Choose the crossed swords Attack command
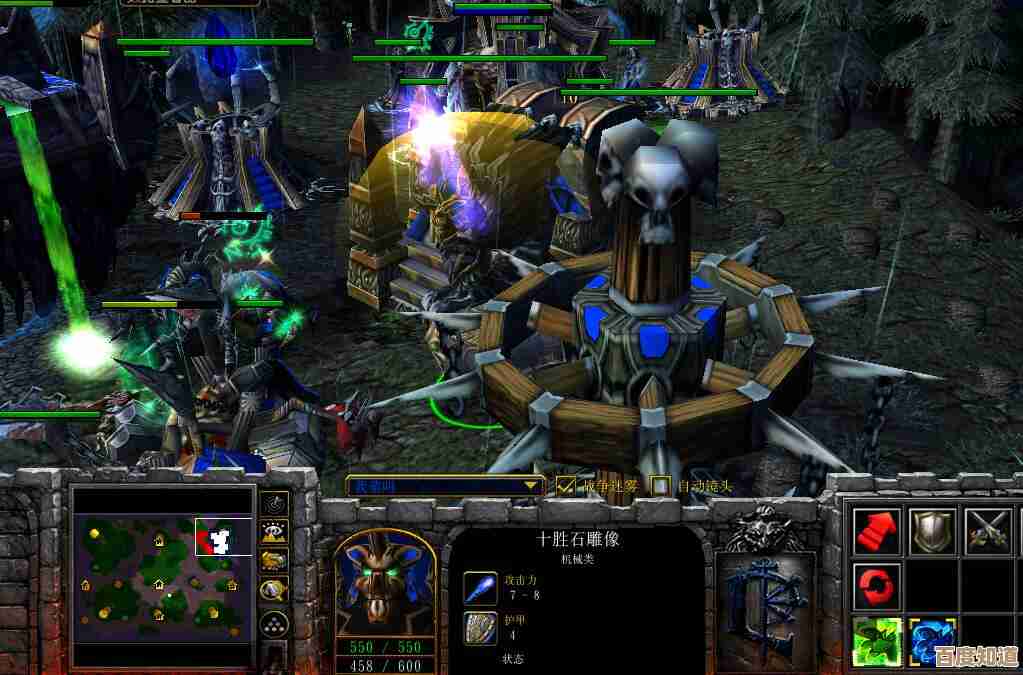Image resolution: width=1023 pixels, height=675 pixels. 988,531
